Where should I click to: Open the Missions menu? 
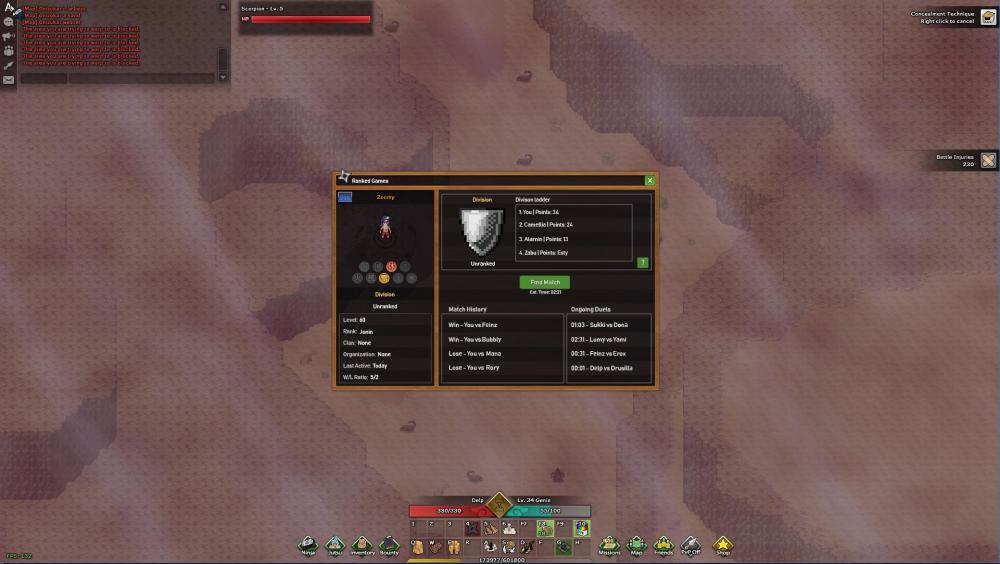pyautogui.click(x=609, y=545)
